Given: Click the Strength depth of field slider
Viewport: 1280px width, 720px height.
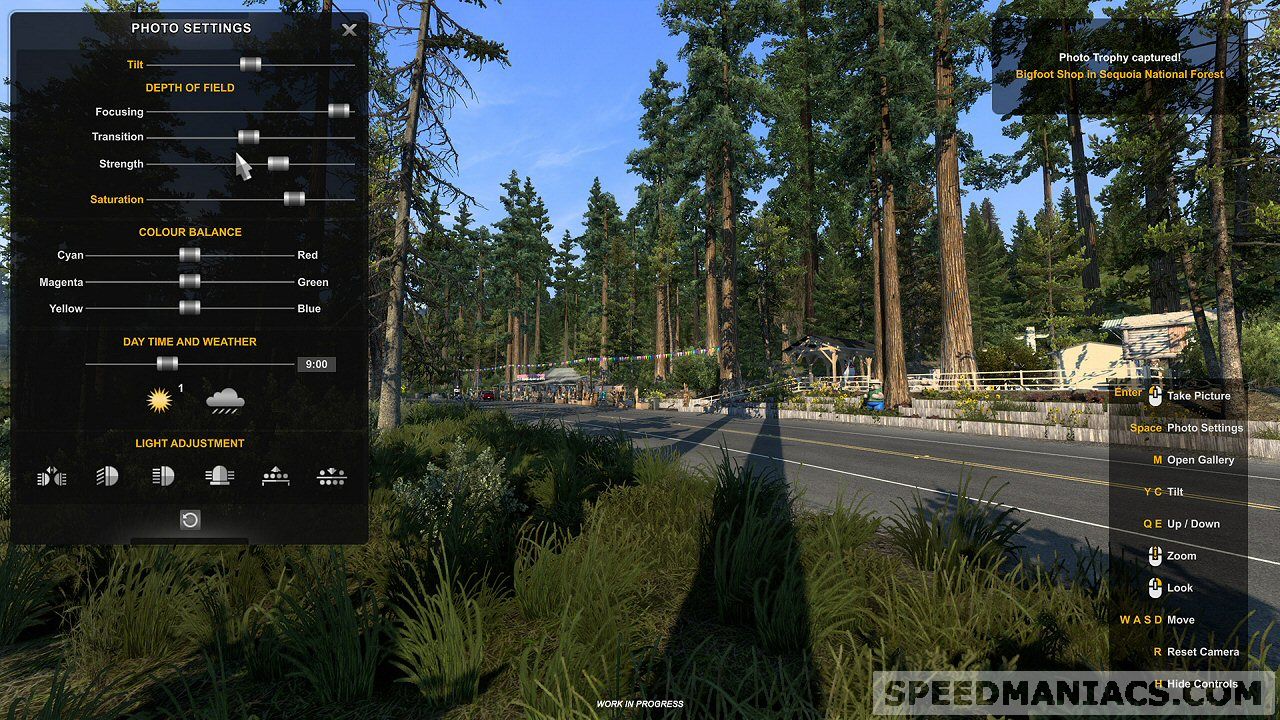Looking at the screenshot, I should point(278,163).
